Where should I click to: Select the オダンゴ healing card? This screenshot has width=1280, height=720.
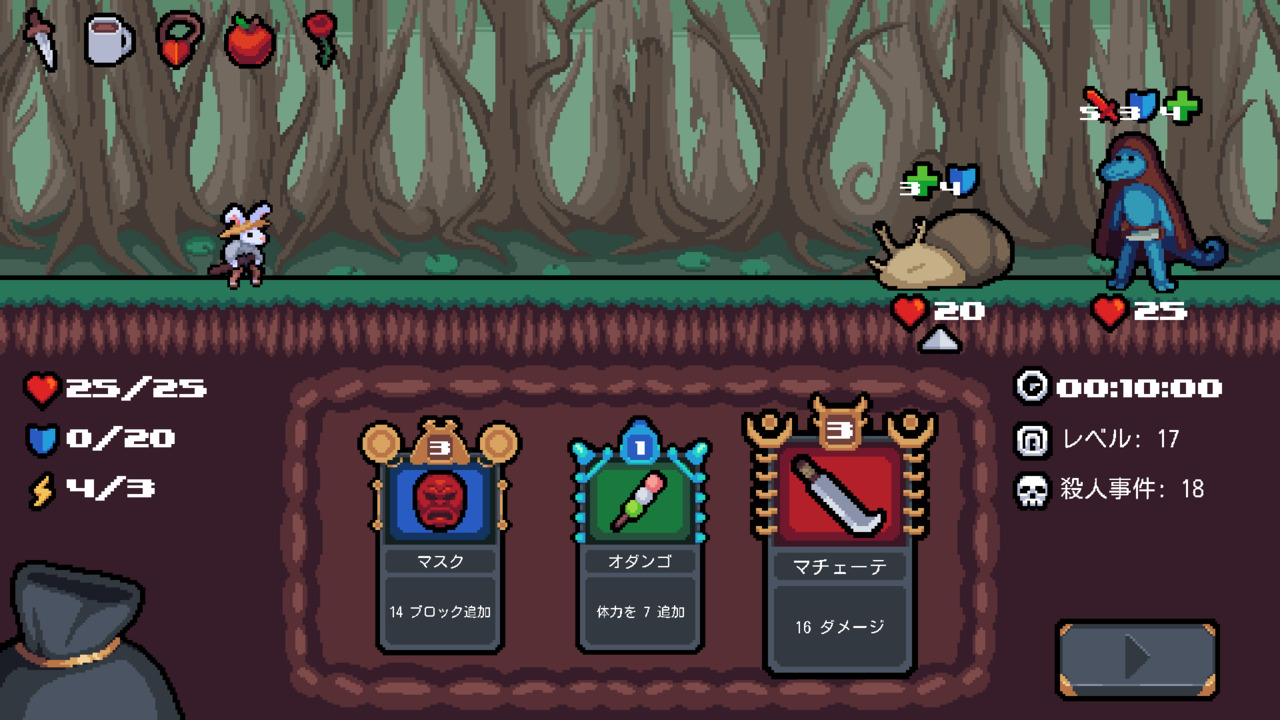(x=640, y=505)
